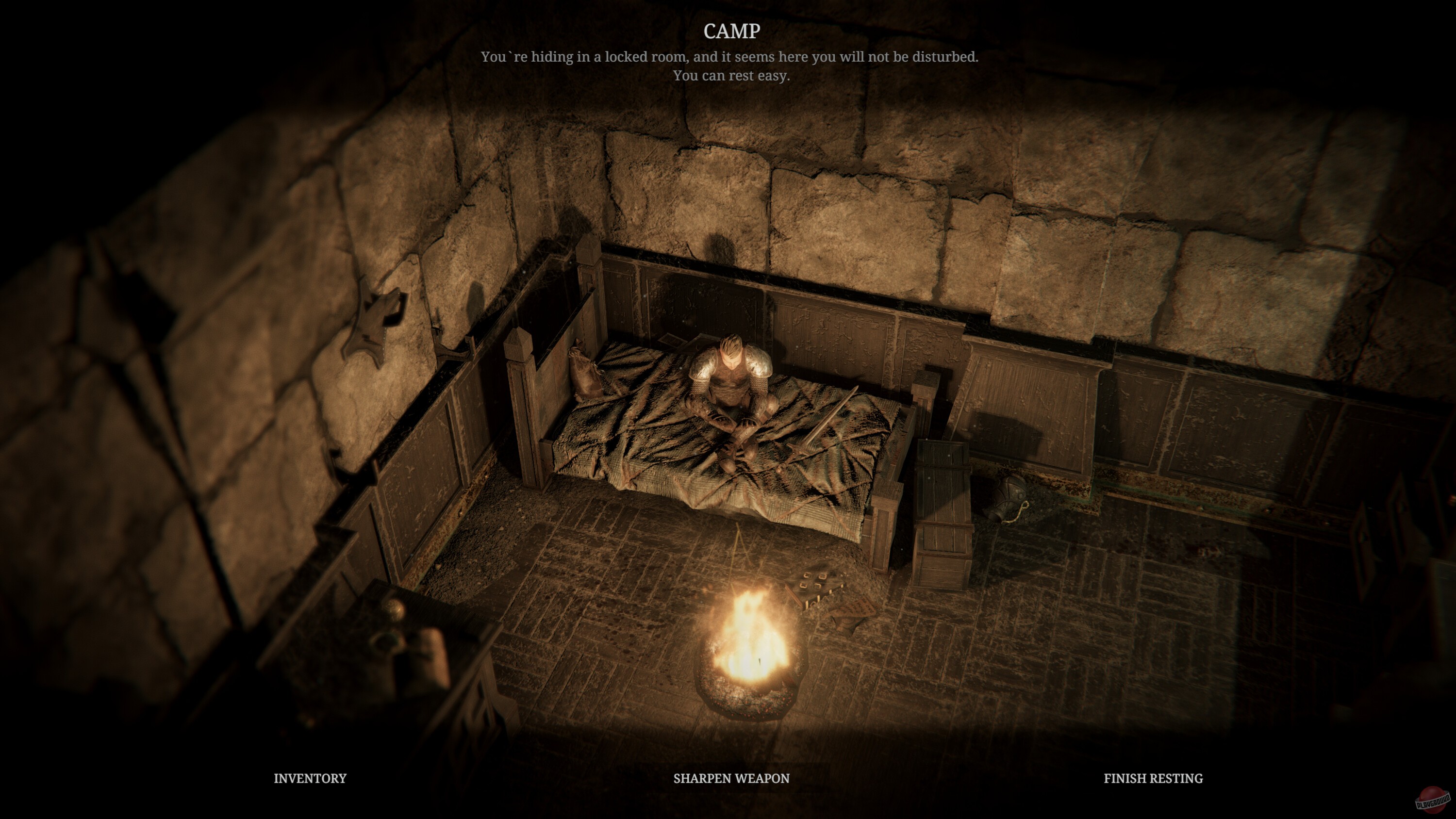The height and width of the screenshot is (819, 1456).
Task: Click the CAMP title heading
Action: pos(731,31)
